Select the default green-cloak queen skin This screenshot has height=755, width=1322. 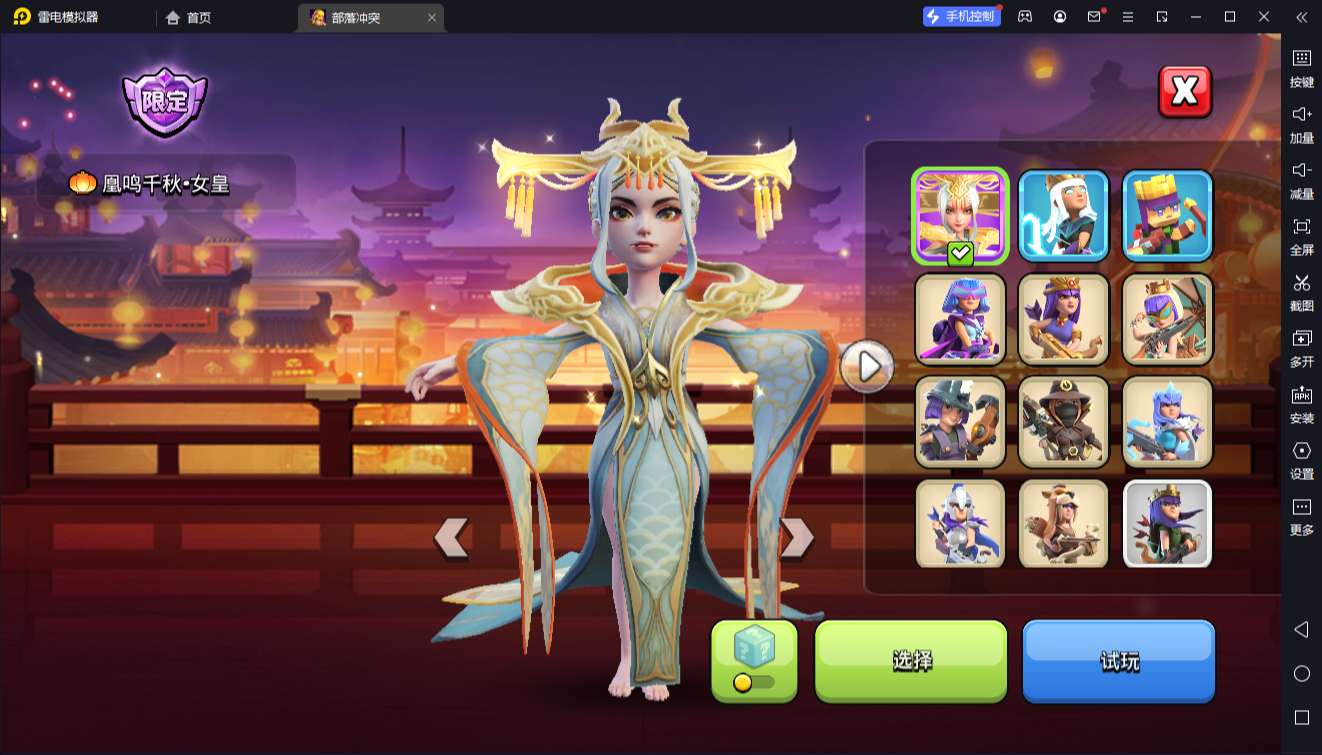click(1167, 524)
